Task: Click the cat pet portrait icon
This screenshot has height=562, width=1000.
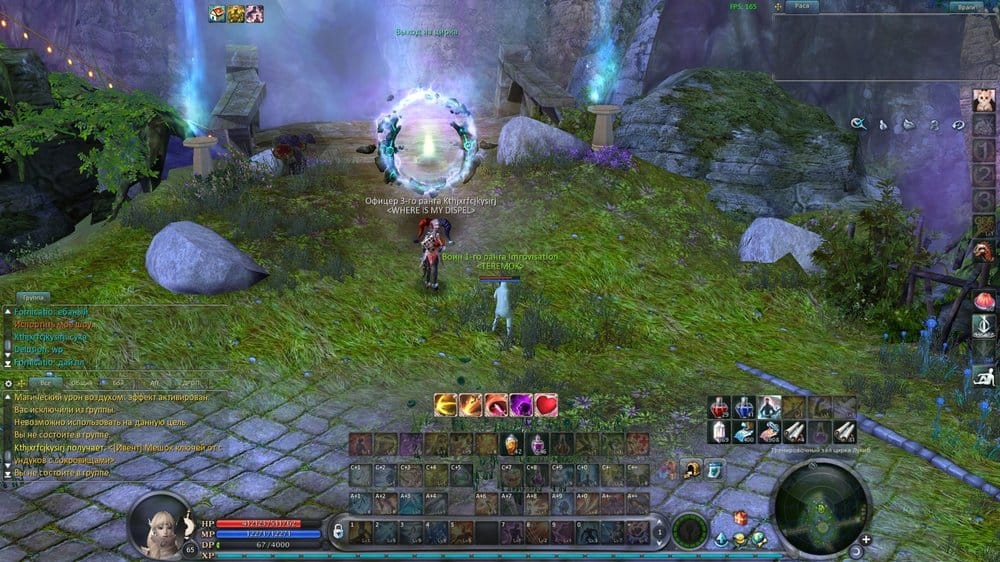Action: 983,102
